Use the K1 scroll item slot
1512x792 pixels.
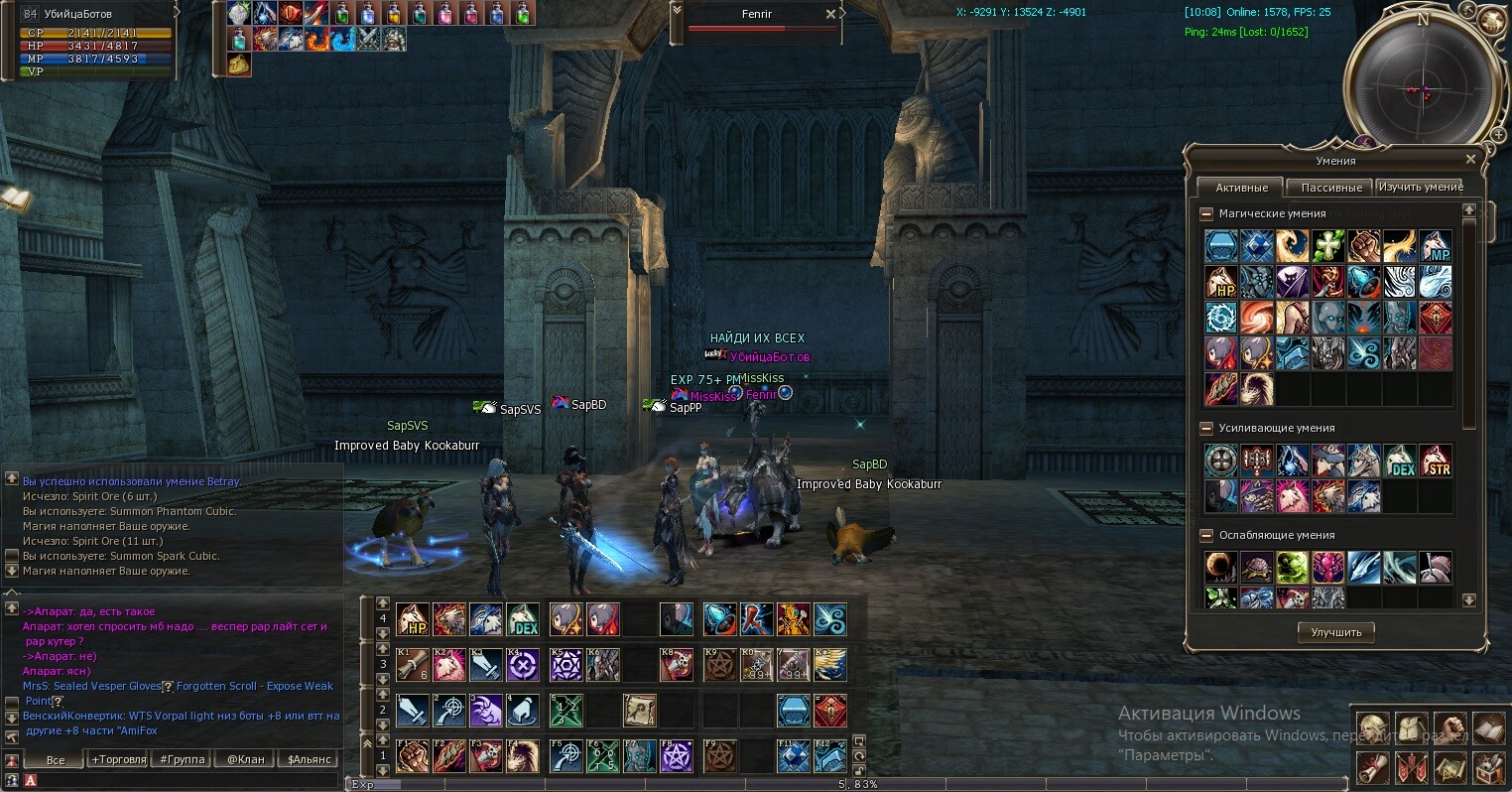413,664
